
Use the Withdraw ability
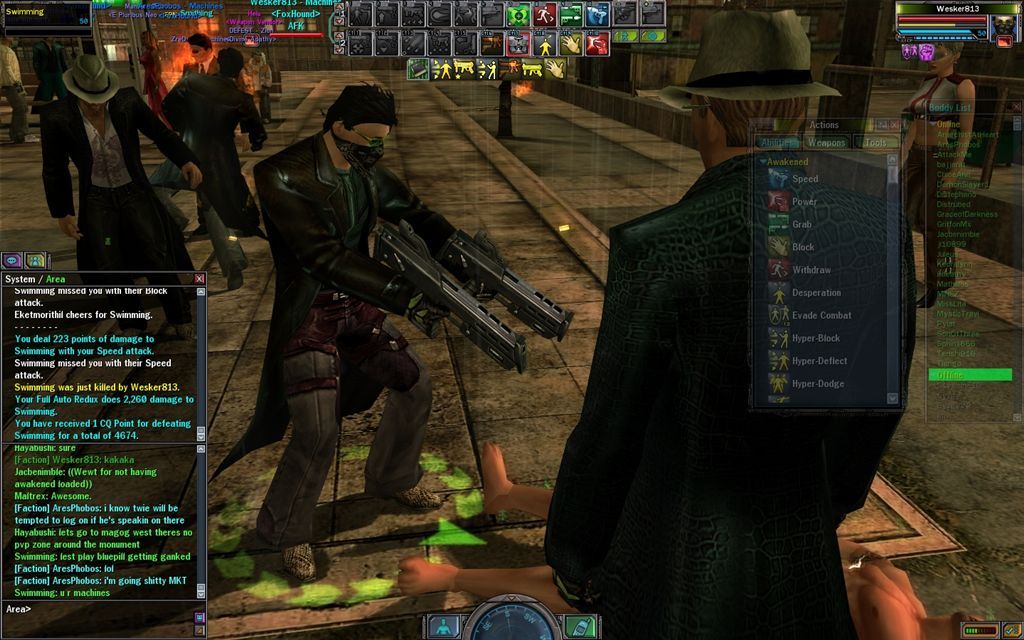[x=811, y=270]
